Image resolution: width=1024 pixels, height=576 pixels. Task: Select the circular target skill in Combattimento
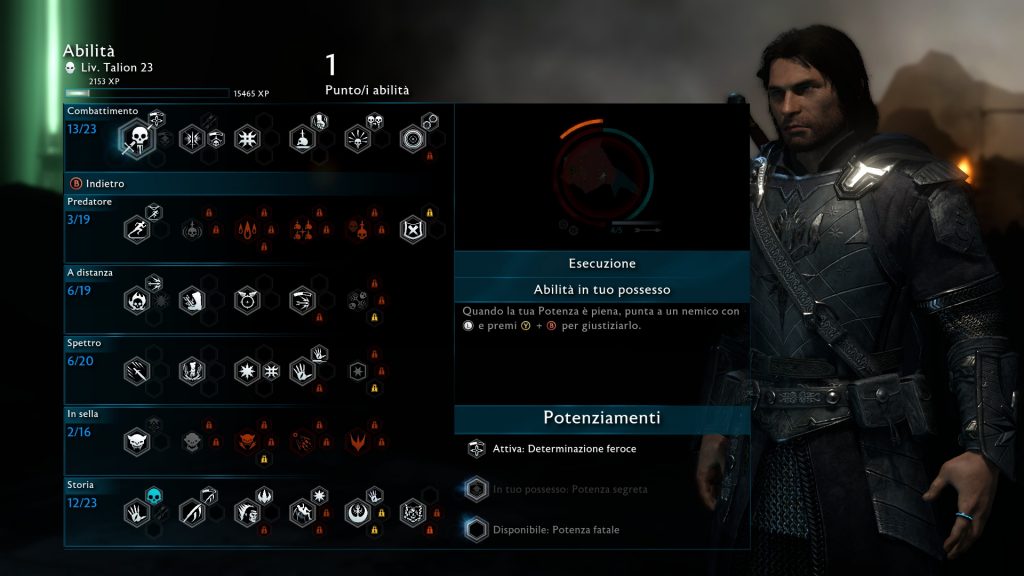(x=413, y=139)
